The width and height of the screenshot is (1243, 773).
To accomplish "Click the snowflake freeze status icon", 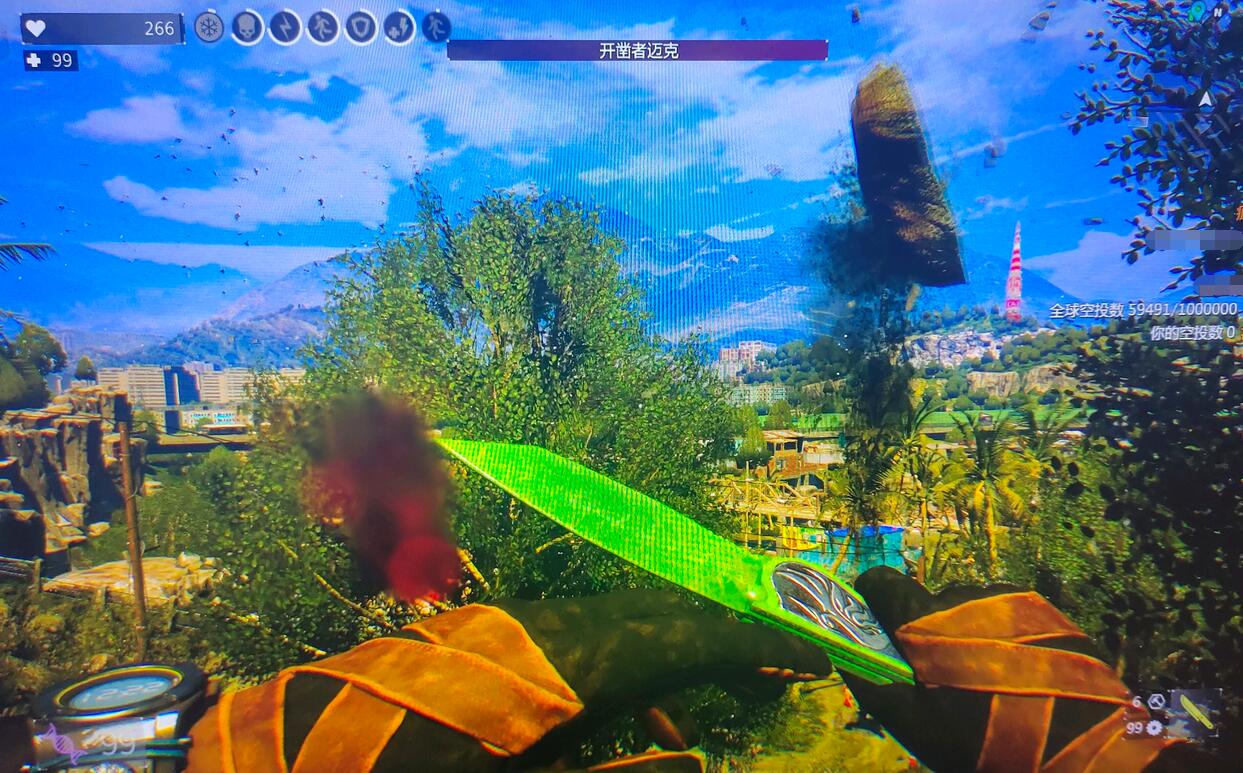I will click(209, 27).
